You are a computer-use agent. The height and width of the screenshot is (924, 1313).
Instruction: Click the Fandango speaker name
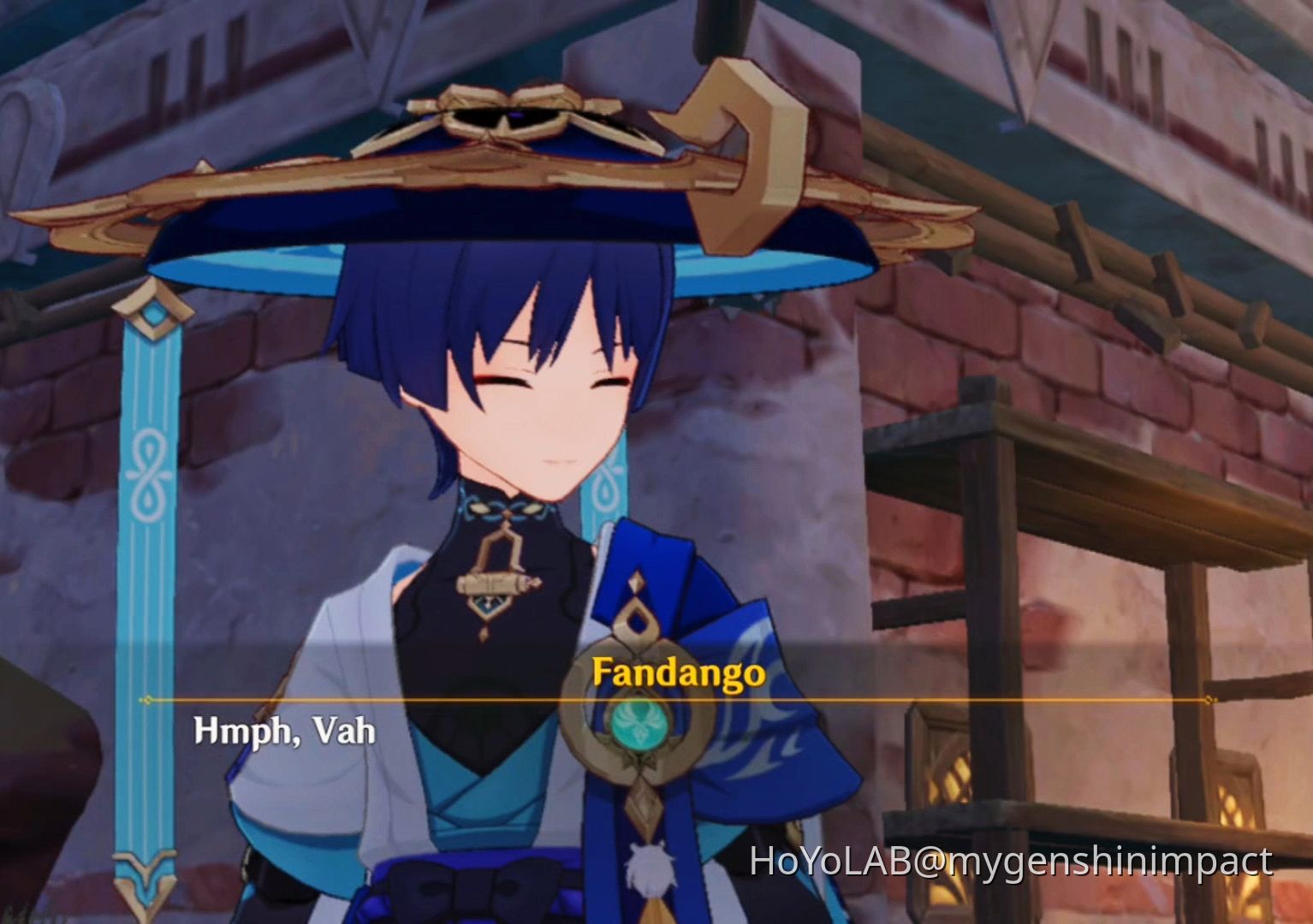(x=679, y=675)
